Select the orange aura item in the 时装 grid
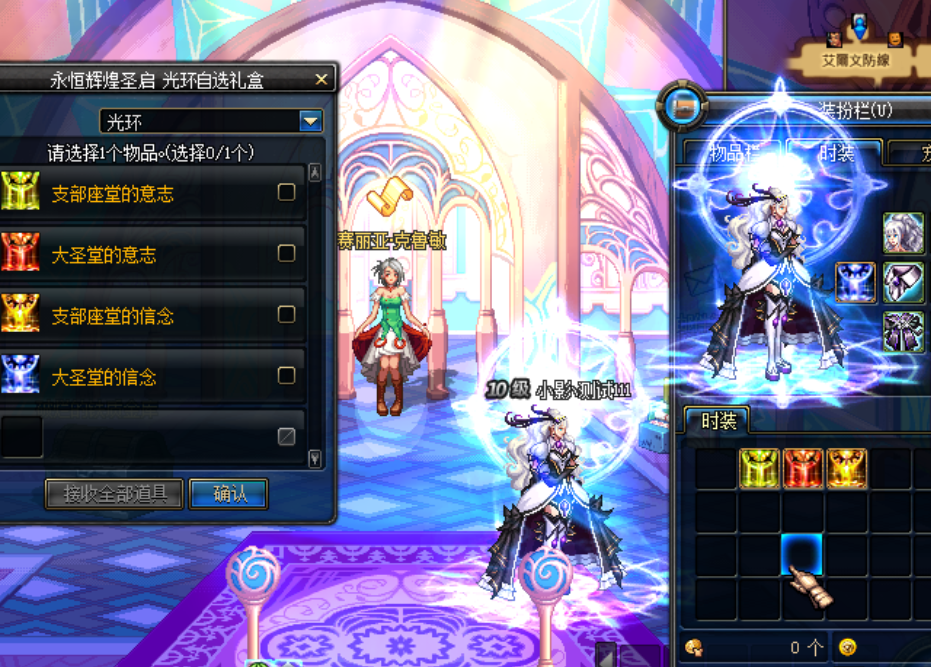Image resolution: width=931 pixels, height=667 pixels. (846, 468)
